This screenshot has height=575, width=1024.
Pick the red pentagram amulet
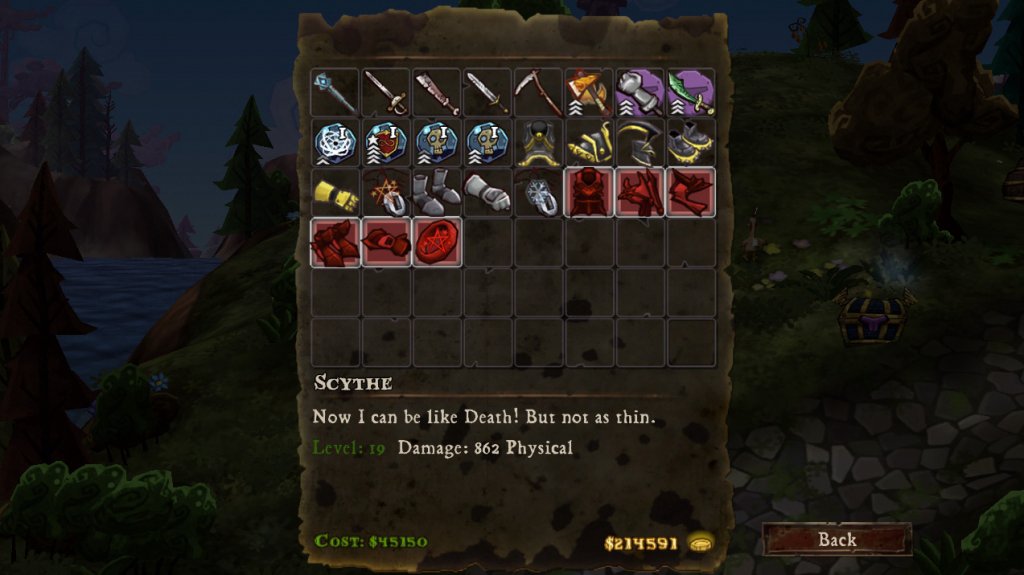437,243
